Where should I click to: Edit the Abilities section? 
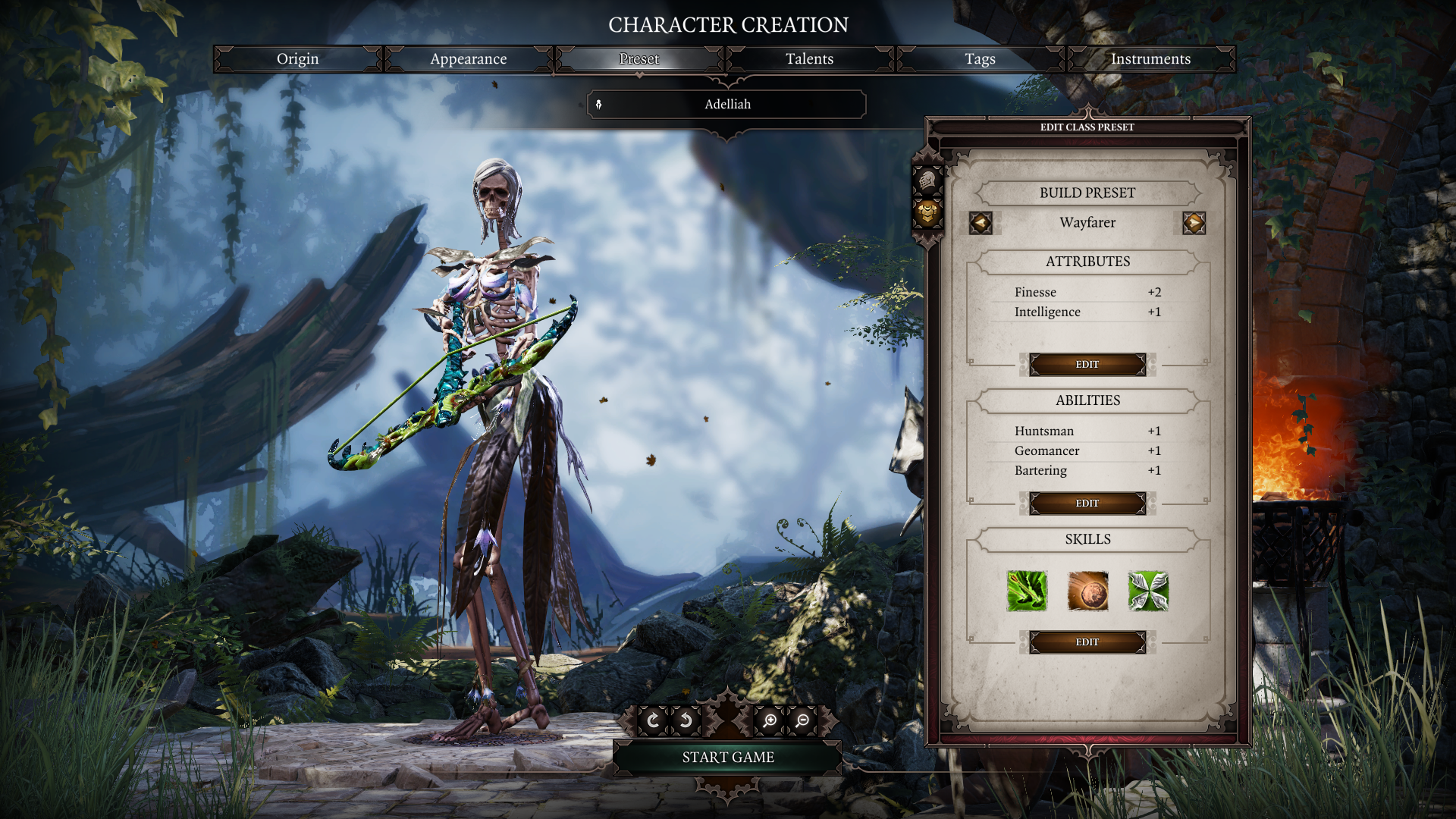pos(1087,504)
